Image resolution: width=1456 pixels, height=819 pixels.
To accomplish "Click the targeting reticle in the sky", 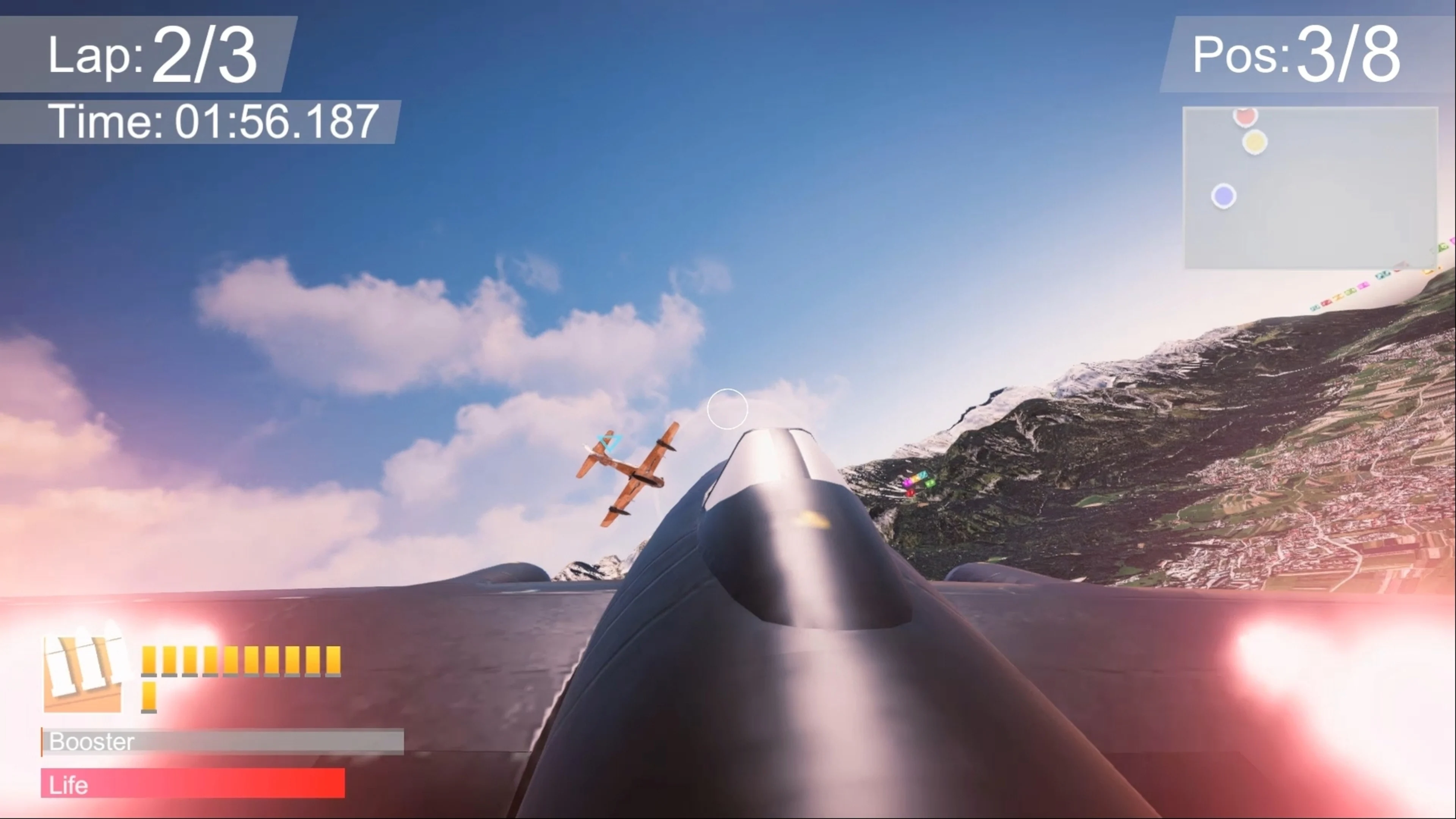I will [728, 409].
